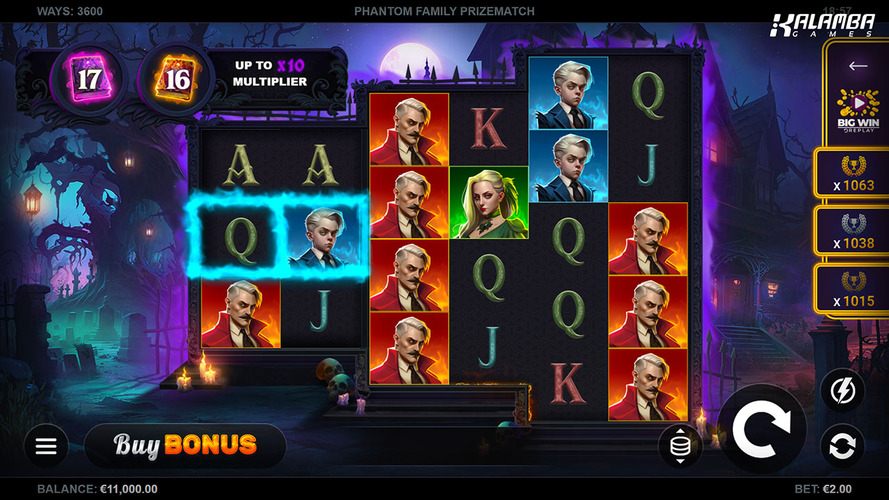Collapse the side panel arrow

click(857, 66)
